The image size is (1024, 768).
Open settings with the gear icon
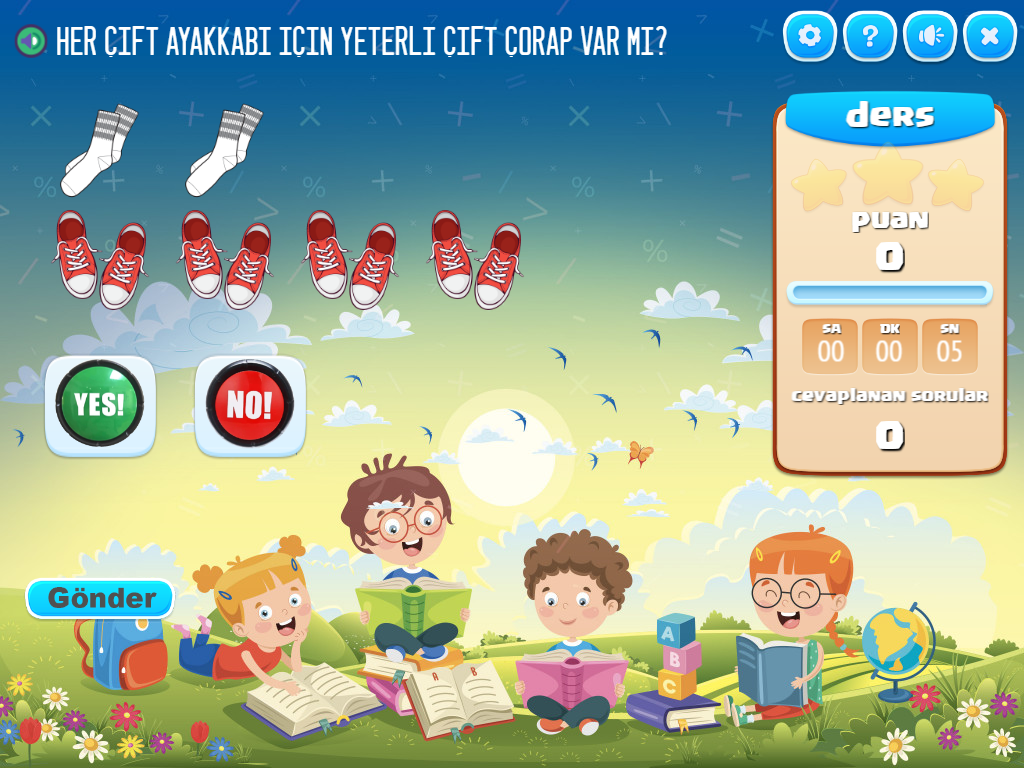point(810,37)
